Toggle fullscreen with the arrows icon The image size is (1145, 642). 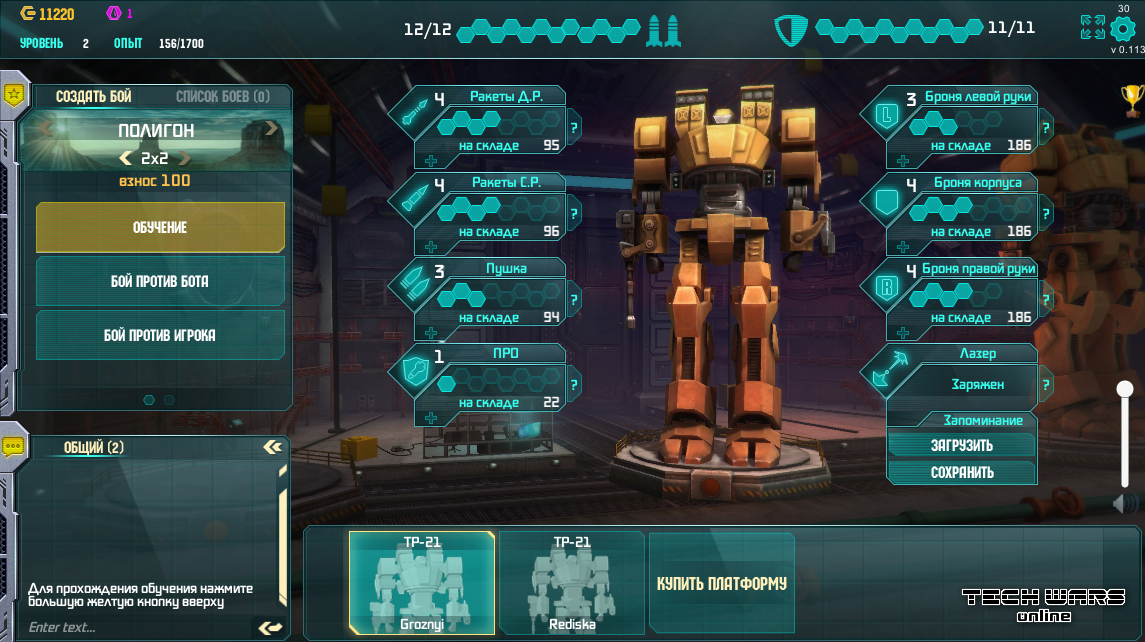point(1093,27)
